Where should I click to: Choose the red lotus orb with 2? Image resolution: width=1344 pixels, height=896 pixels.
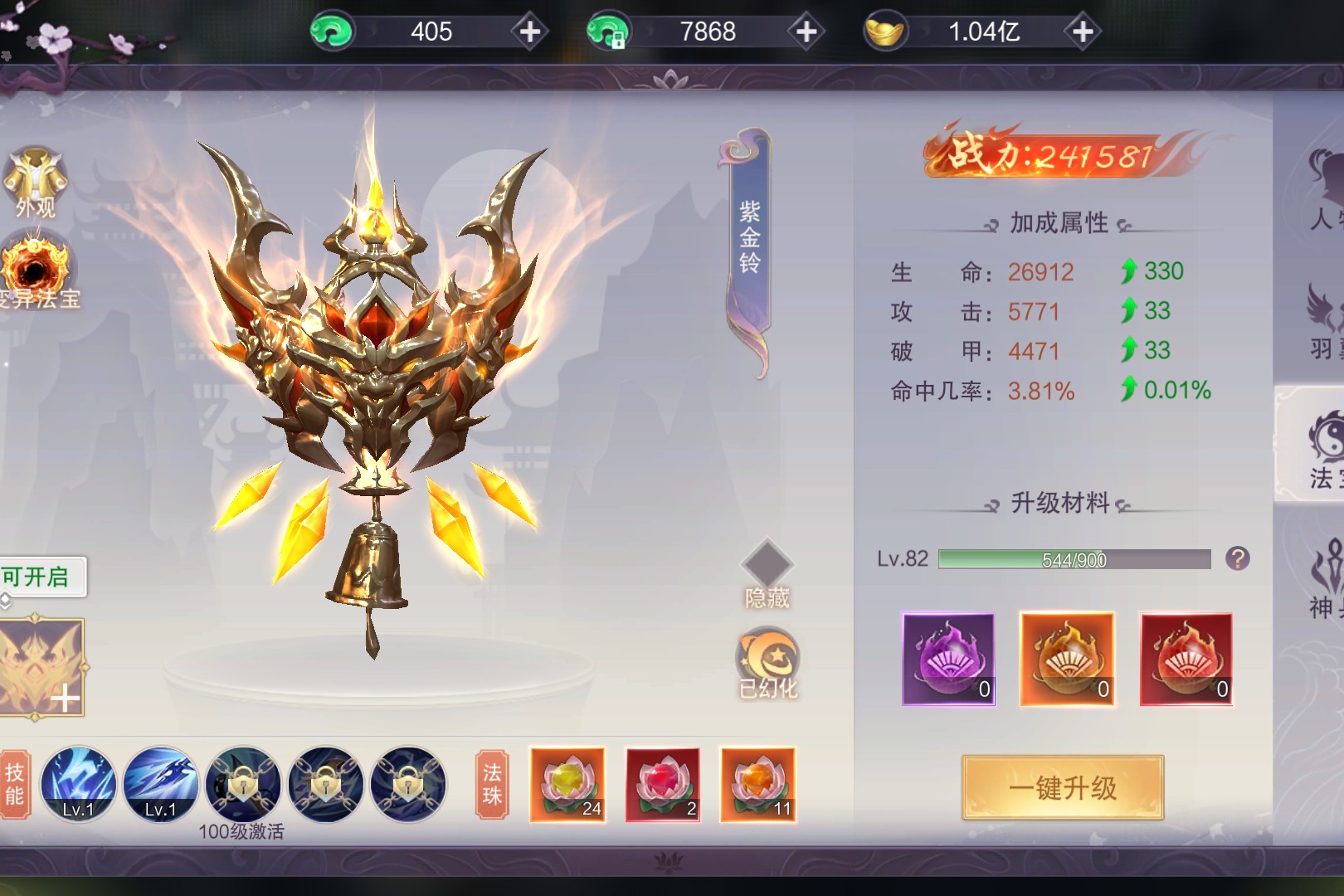662,784
